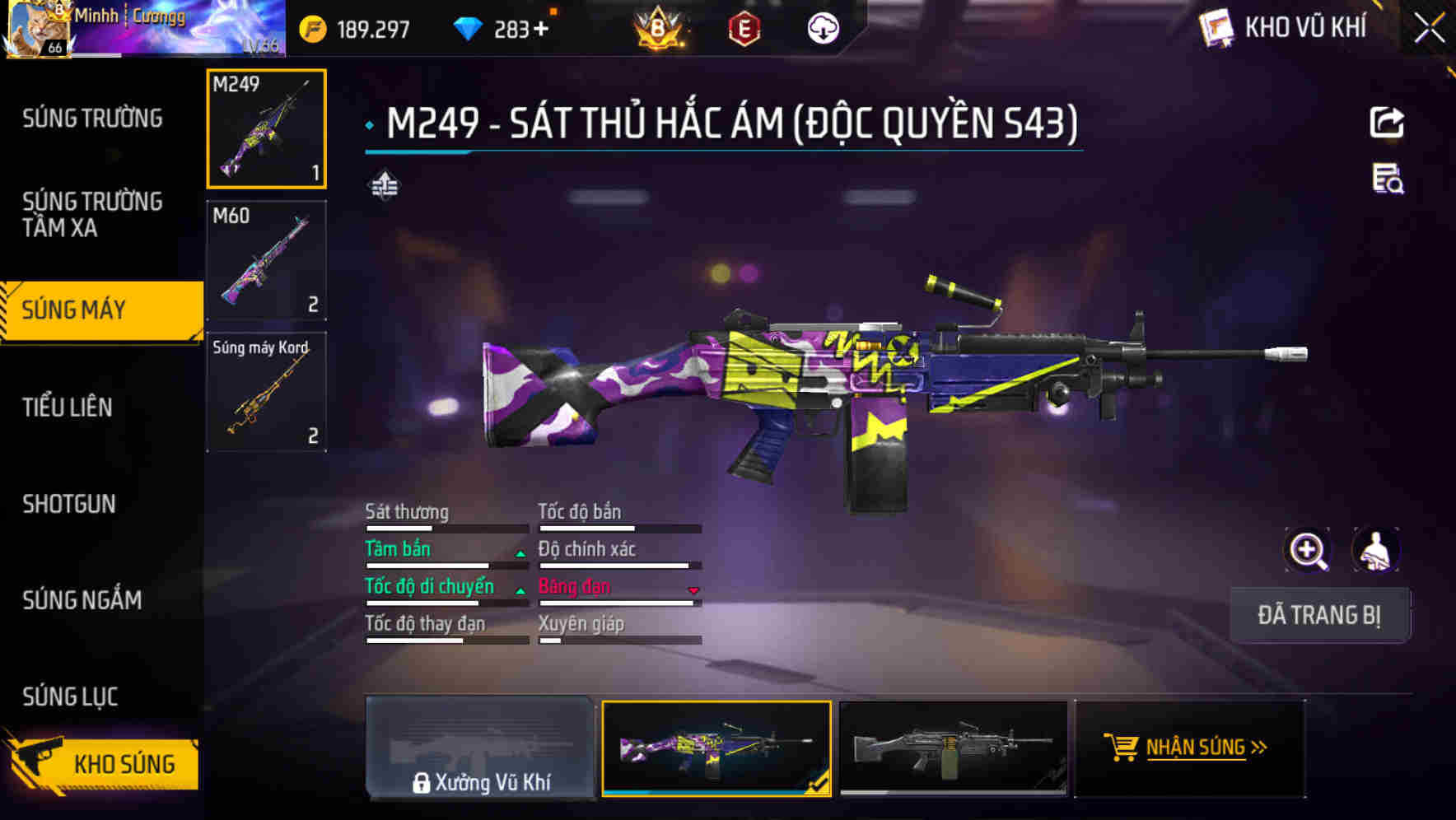The height and width of the screenshot is (820, 1456).
Task: Click the Tốc độ di chuyển stat arrow
Action: click(520, 590)
